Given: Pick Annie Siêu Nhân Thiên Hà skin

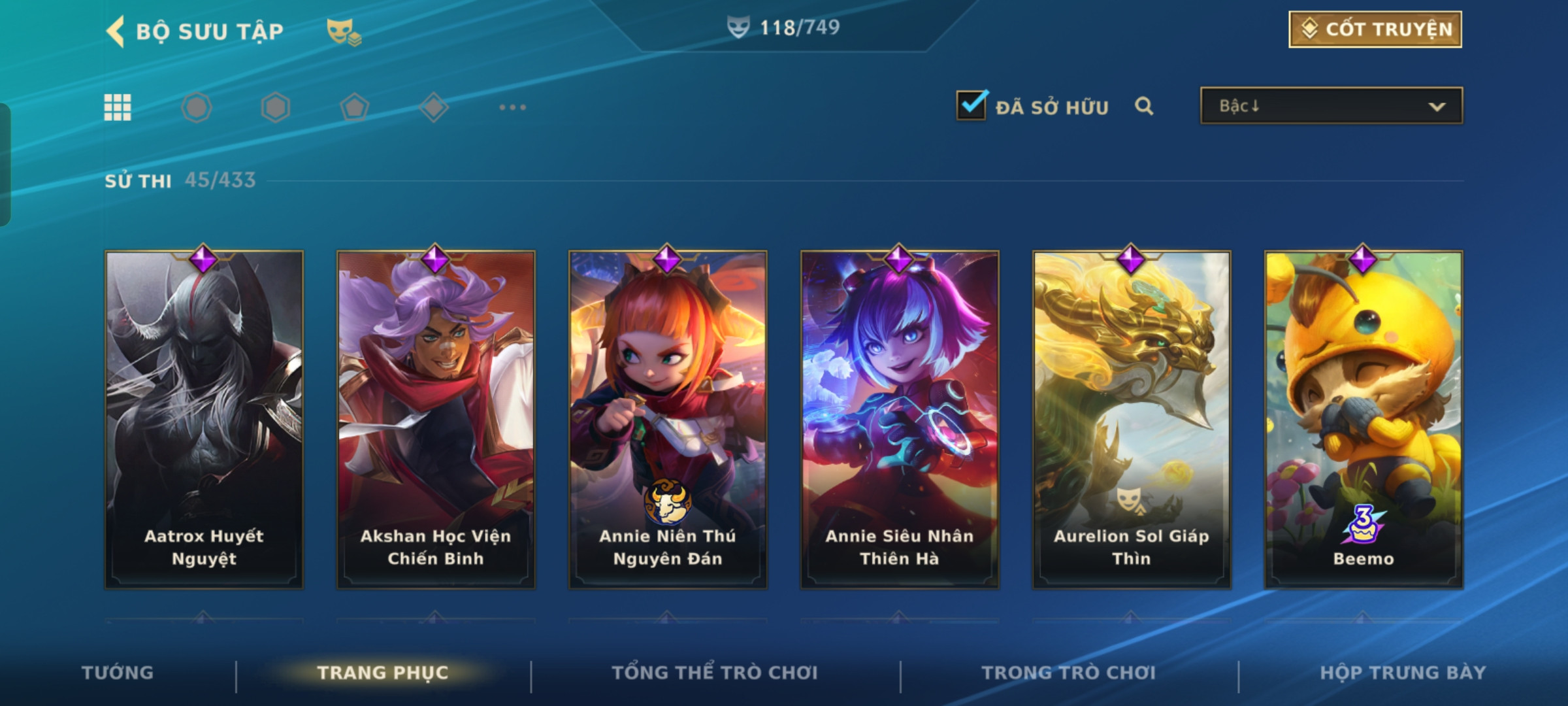Looking at the screenshot, I should click(x=900, y=420).
